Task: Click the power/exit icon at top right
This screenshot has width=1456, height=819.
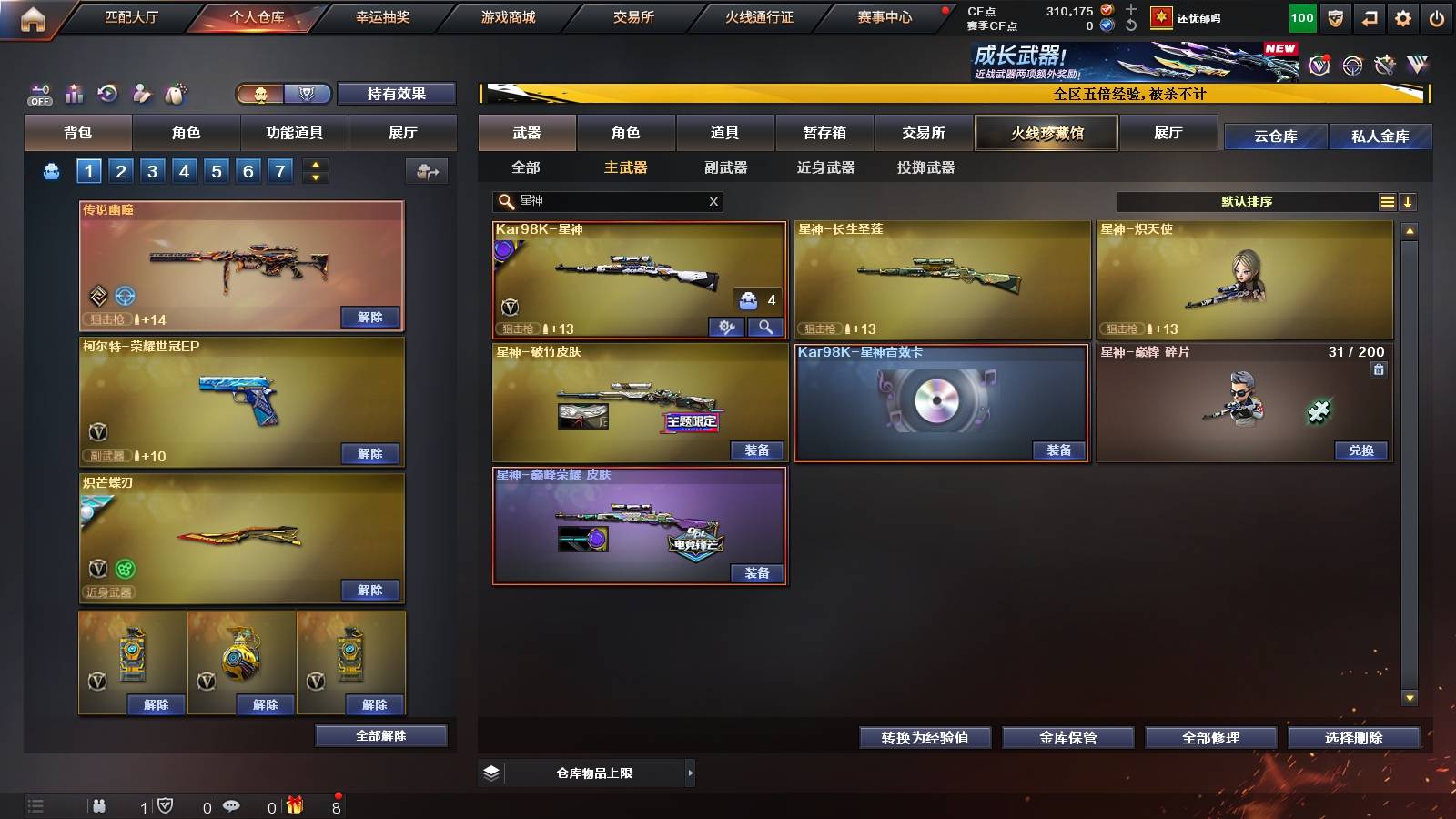Action: coord(1438,17)
